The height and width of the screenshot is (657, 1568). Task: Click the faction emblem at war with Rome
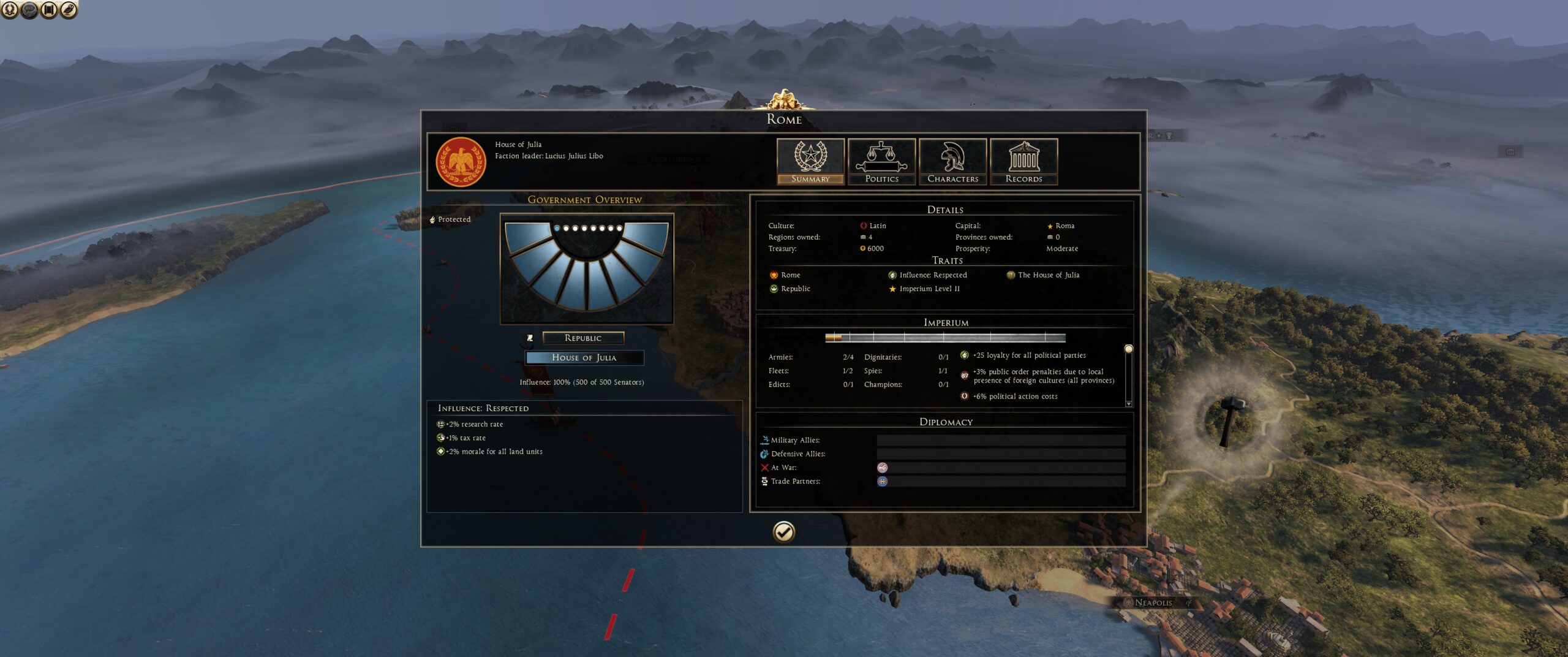coord(882,468)
